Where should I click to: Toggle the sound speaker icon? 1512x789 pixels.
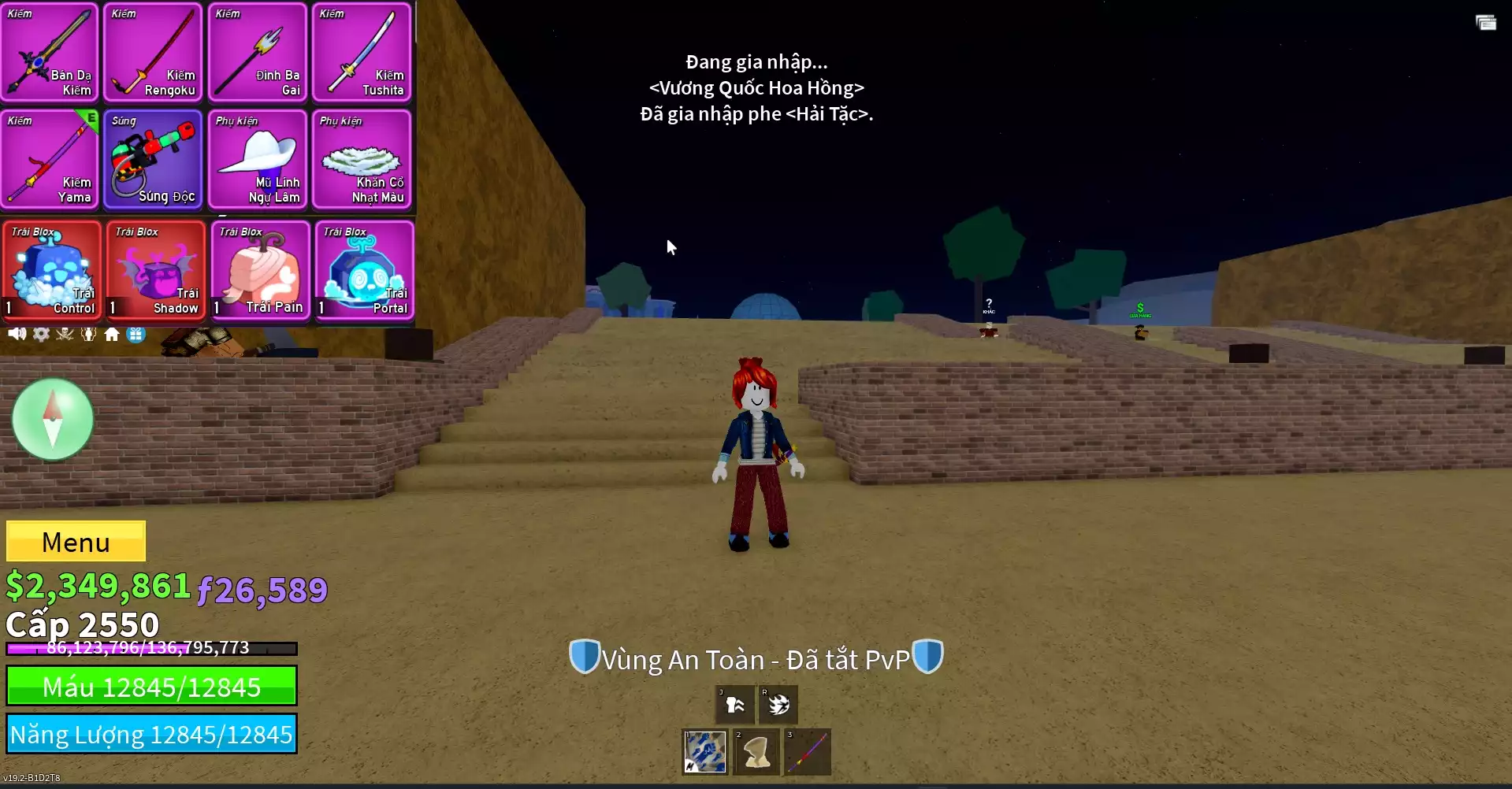tap(17, 334)
